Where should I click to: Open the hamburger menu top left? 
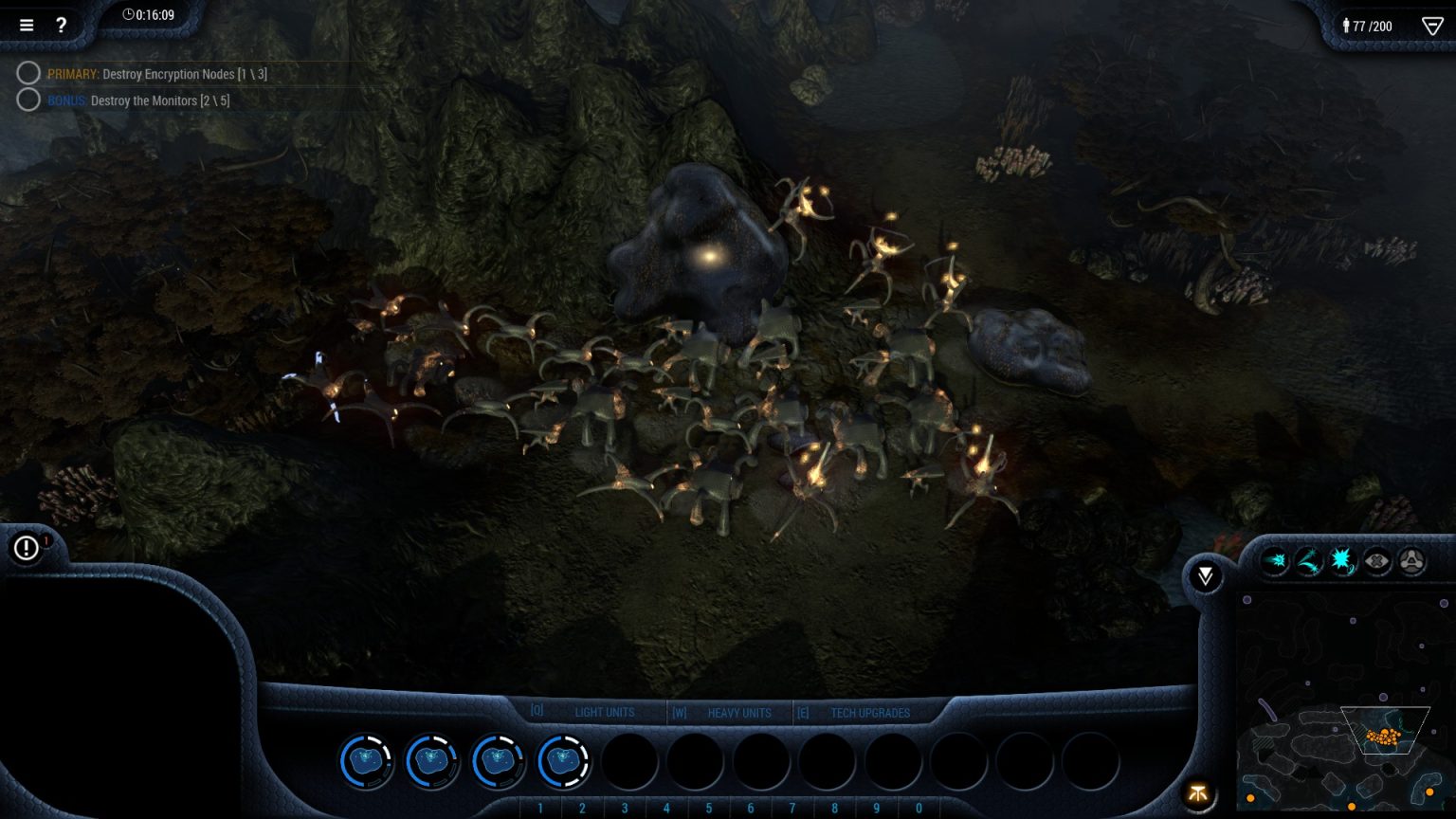[26, 26]
